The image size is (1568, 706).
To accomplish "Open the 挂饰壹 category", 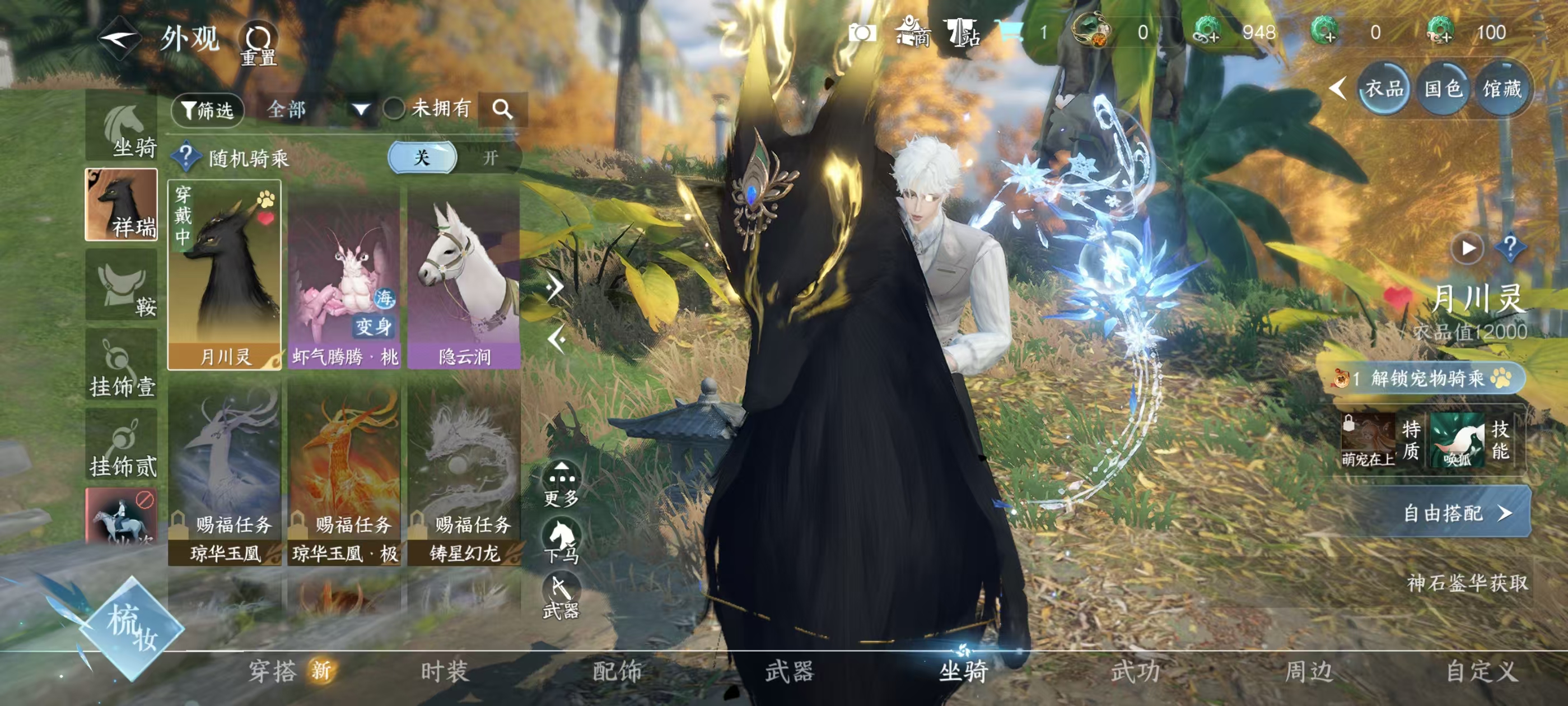I will pyautogui.click(x=122, y=365).
